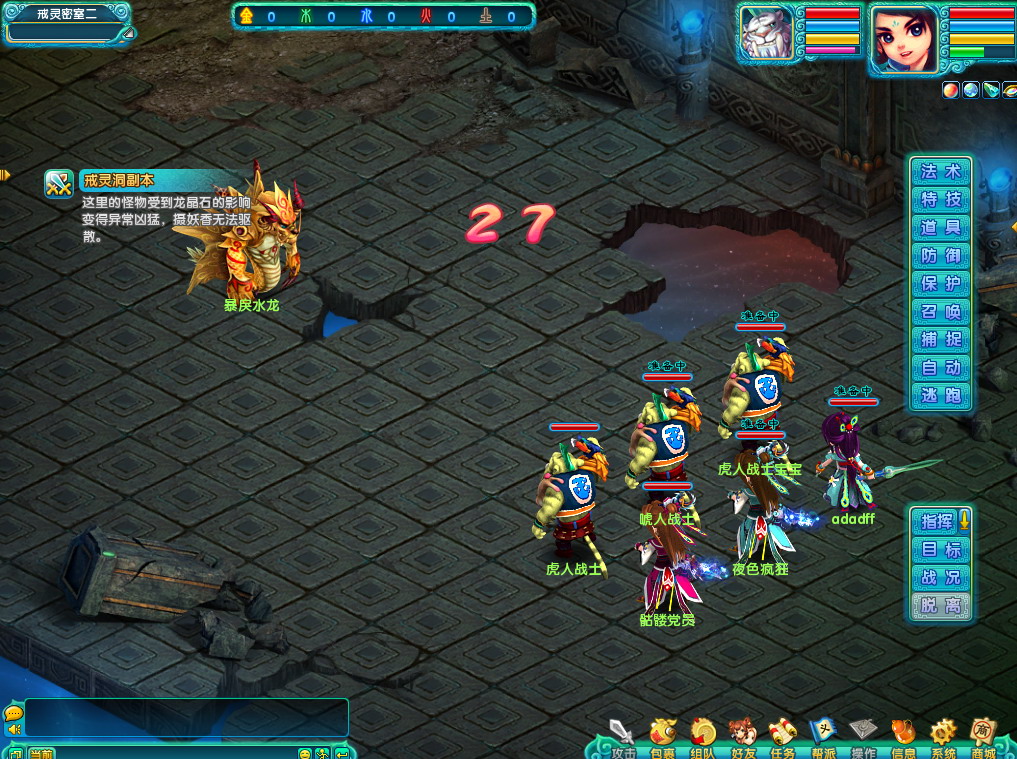Choose the 道具 item command
Viewport: 1017px width, 759px height.
point(940,228)
